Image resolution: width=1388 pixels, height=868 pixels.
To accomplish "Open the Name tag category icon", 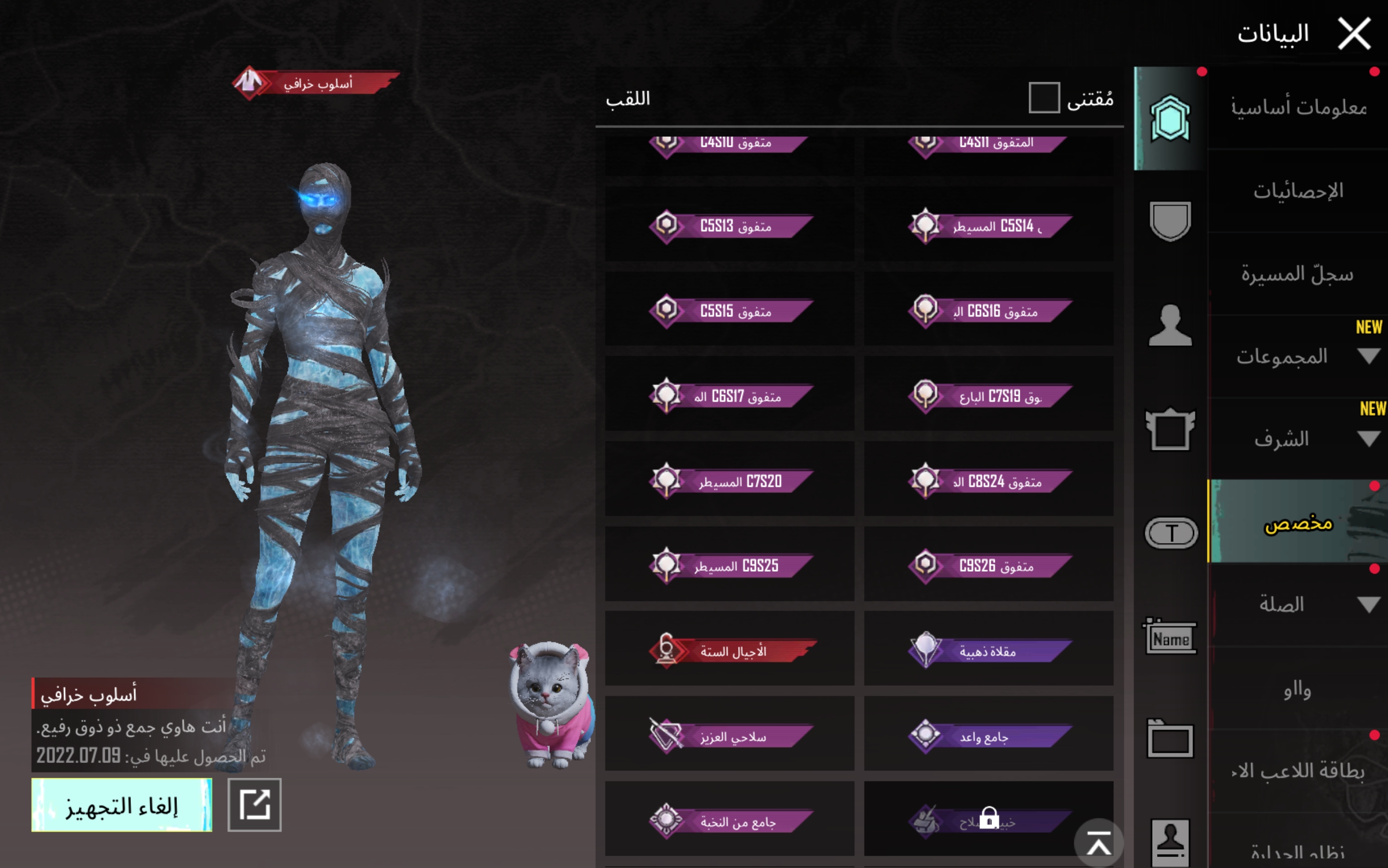I will [1170, 638].
